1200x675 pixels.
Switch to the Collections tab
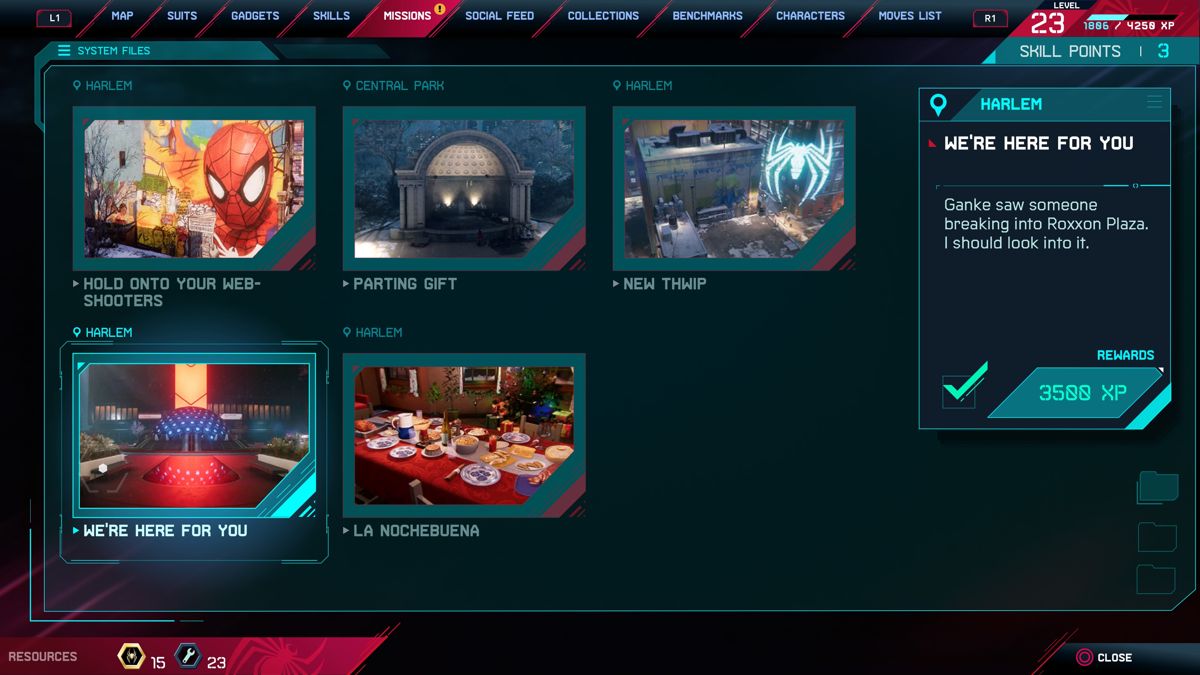[603, 16]
